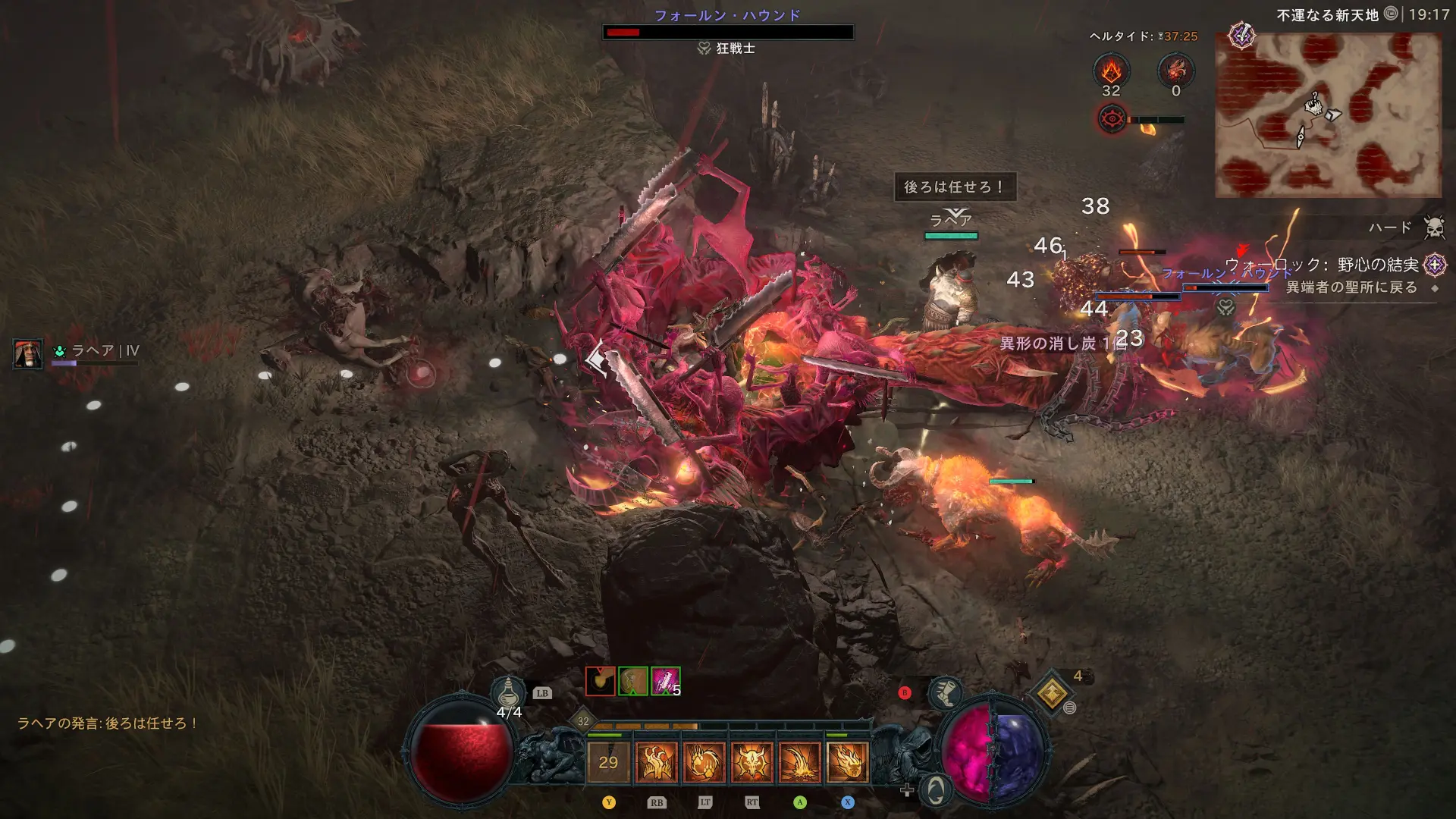Activate the flaming hand skill
Viewport: 1456px width, 819px height.
point(656,762)
